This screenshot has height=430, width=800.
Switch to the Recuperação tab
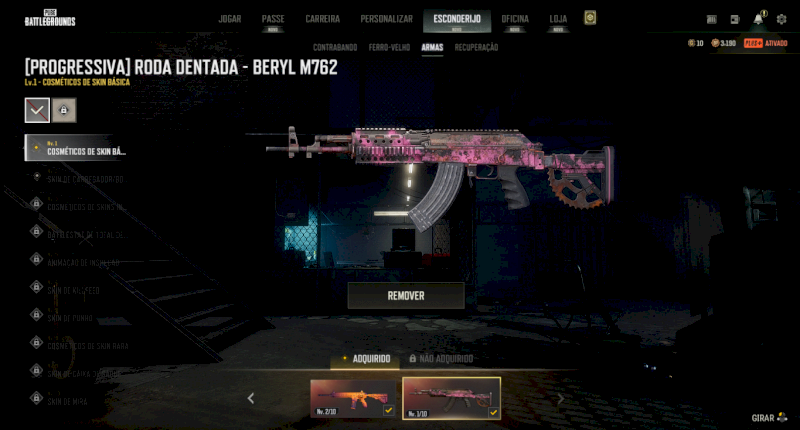[476, 47]
